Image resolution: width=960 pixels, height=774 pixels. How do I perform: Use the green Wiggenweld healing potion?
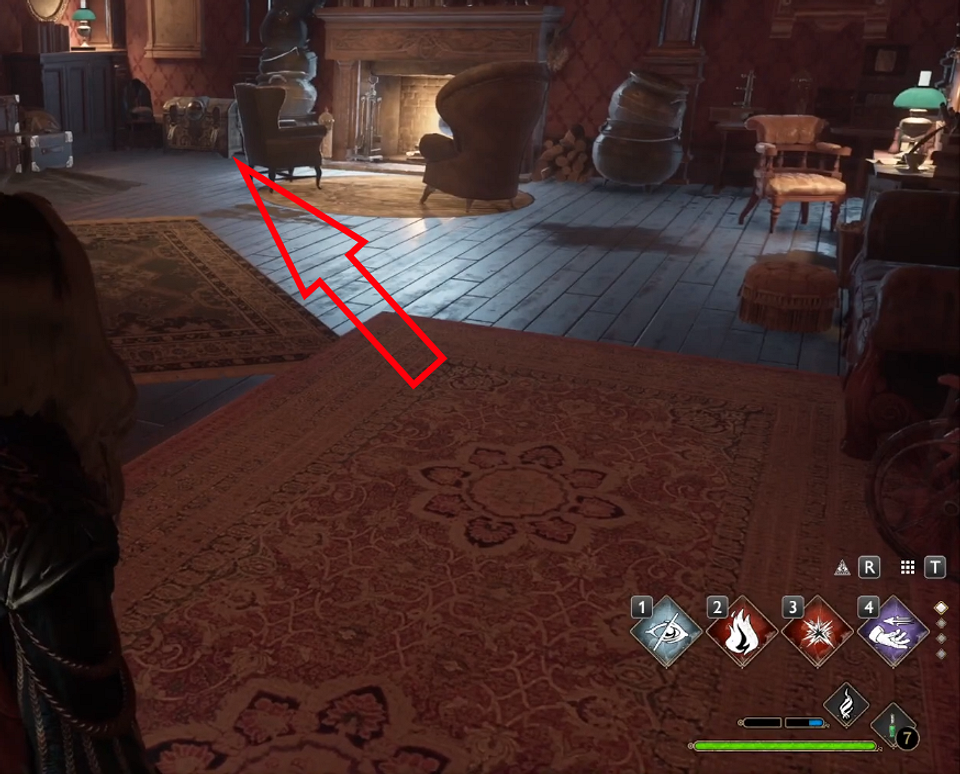point(892,724)
